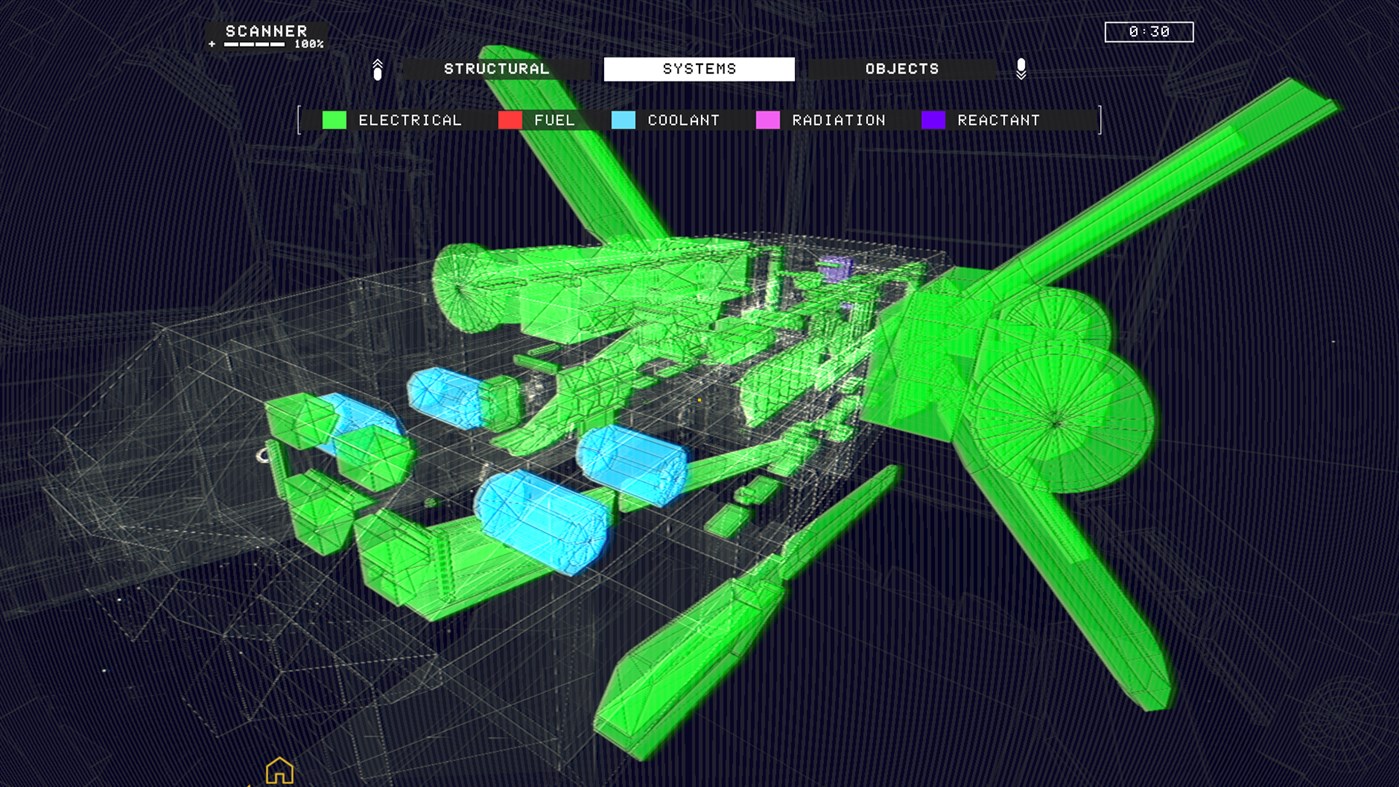1399x787 pixels.
Task: Switch to the STRUCTURAL scan view
Action: [x=497, y=68]
